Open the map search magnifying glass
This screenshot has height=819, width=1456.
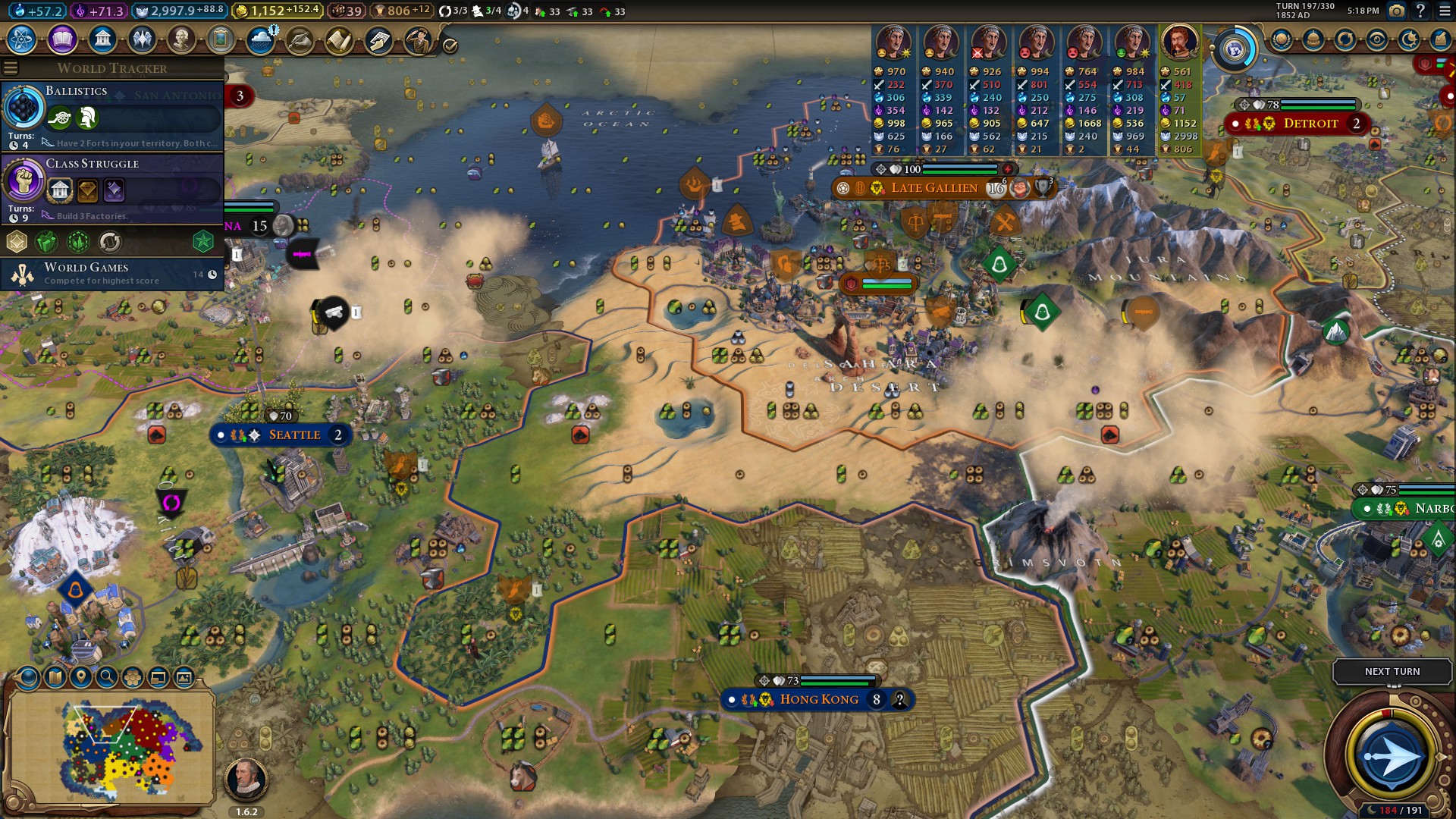coord(107,677)
